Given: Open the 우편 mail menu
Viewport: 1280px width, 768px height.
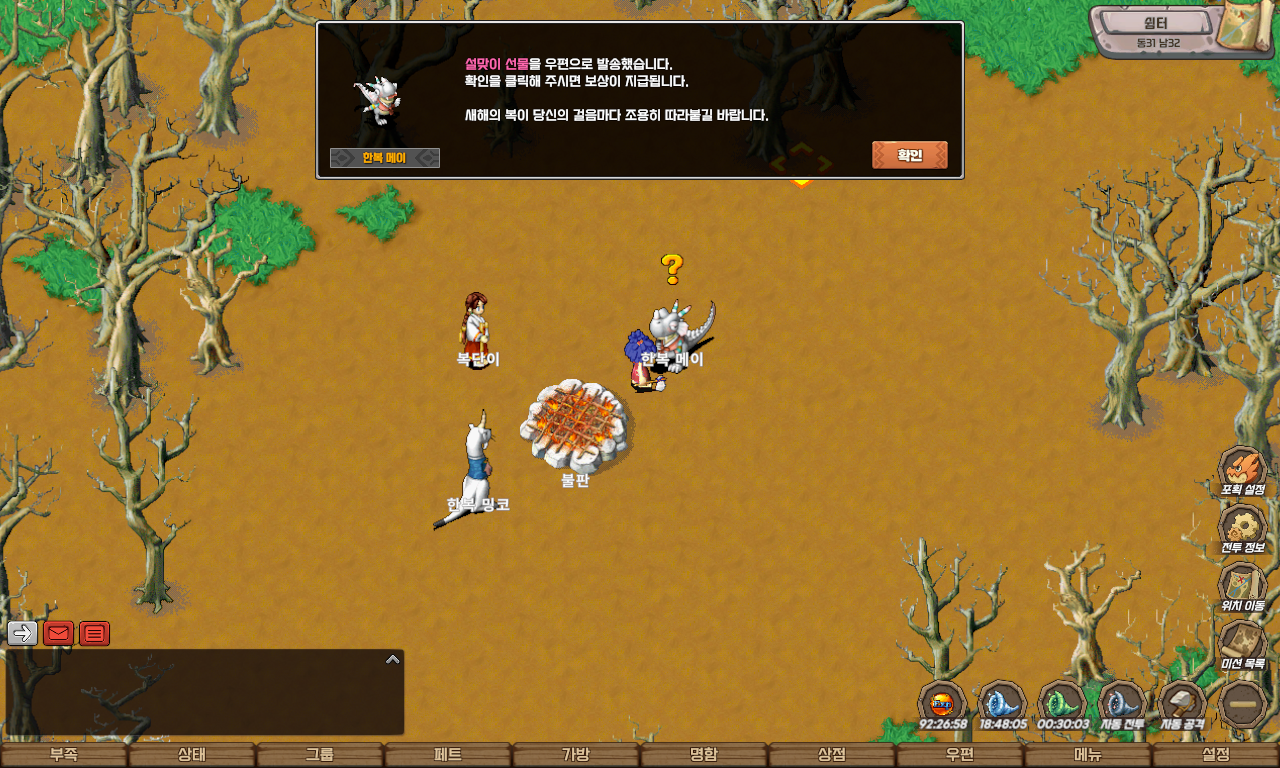Looking at the screenshot, I should coord(960,755).
